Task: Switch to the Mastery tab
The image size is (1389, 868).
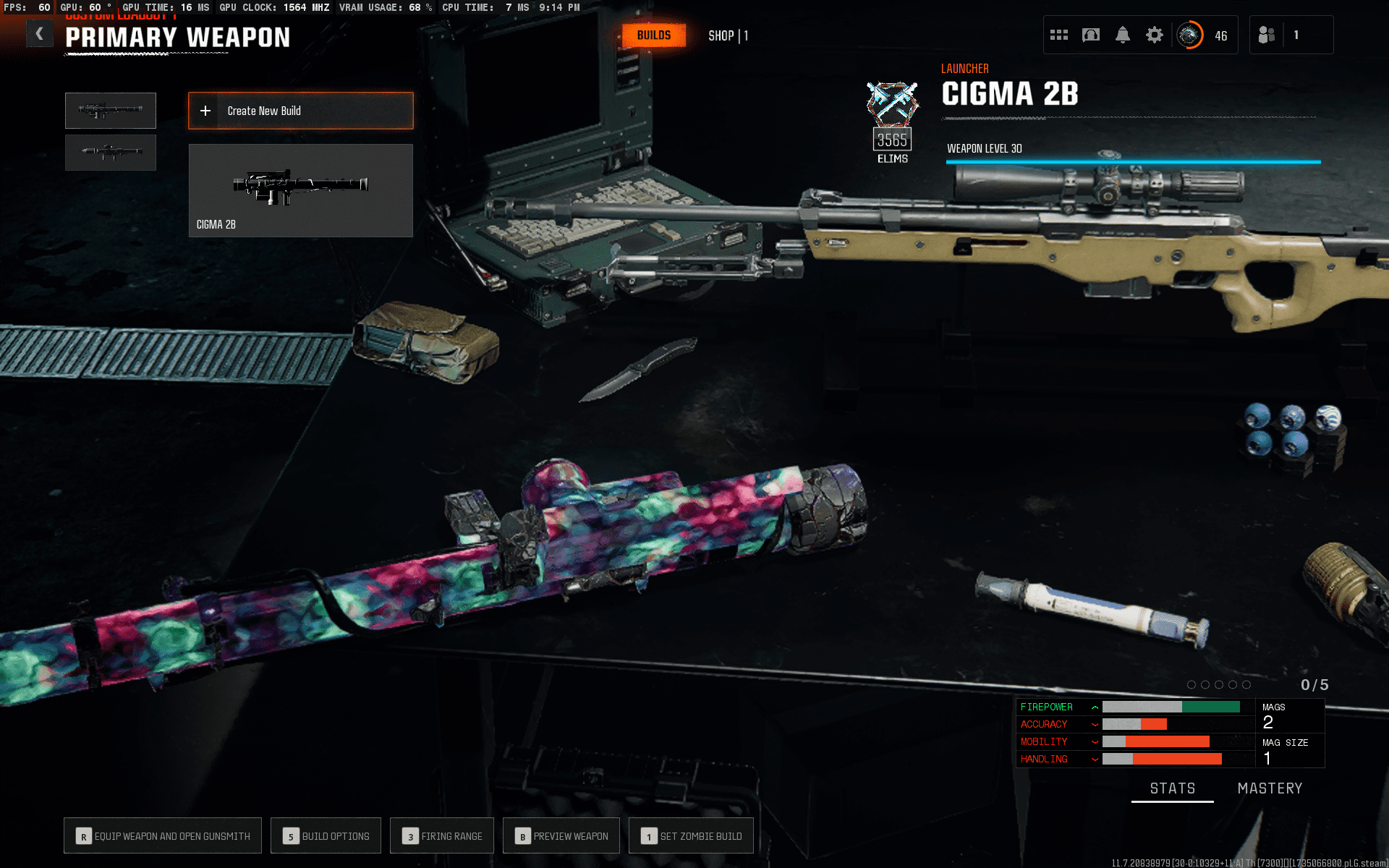Action: click(x=1270, y=788)
